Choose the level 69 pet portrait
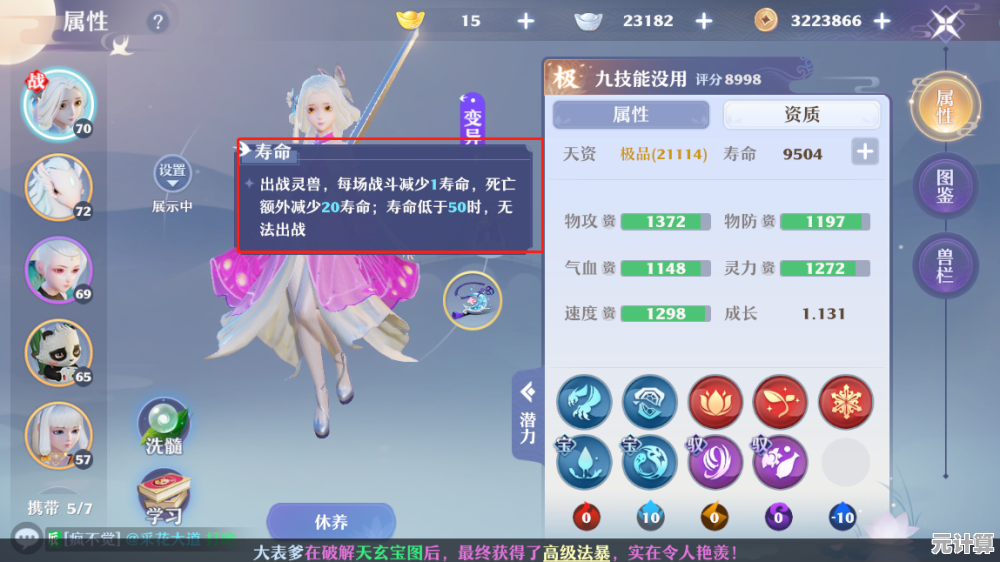This screenshot has width=1000, height=562. pyautogui.click(x=58, y=269)
